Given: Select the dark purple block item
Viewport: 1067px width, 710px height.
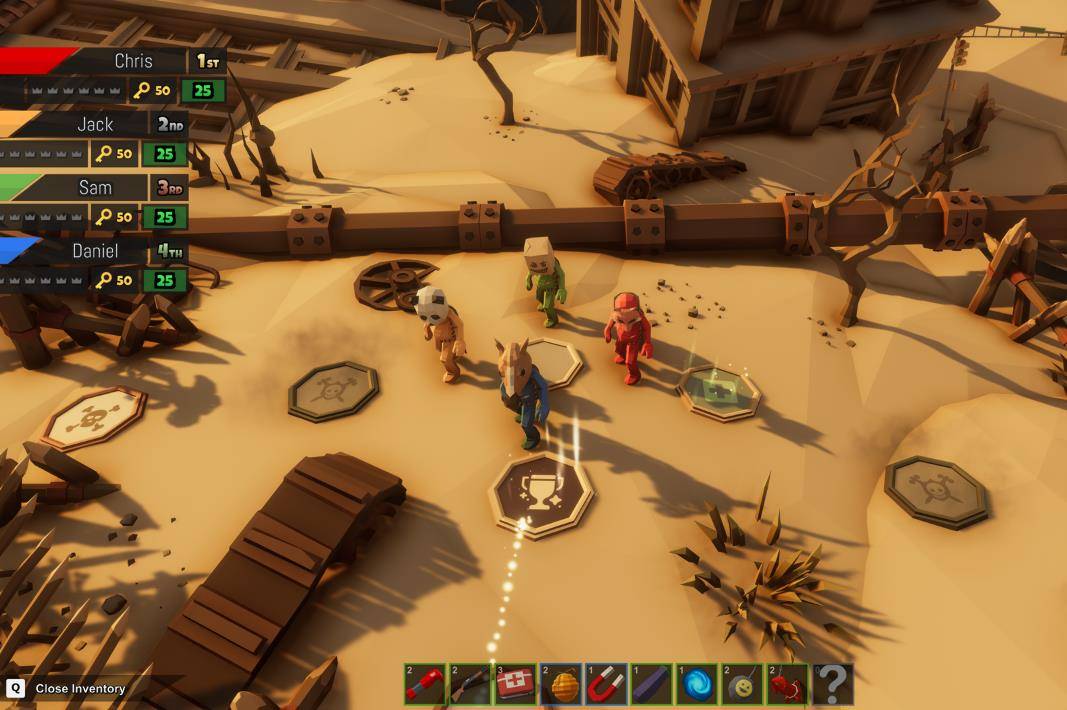Looking at the screenshot, I should point(651,684).
